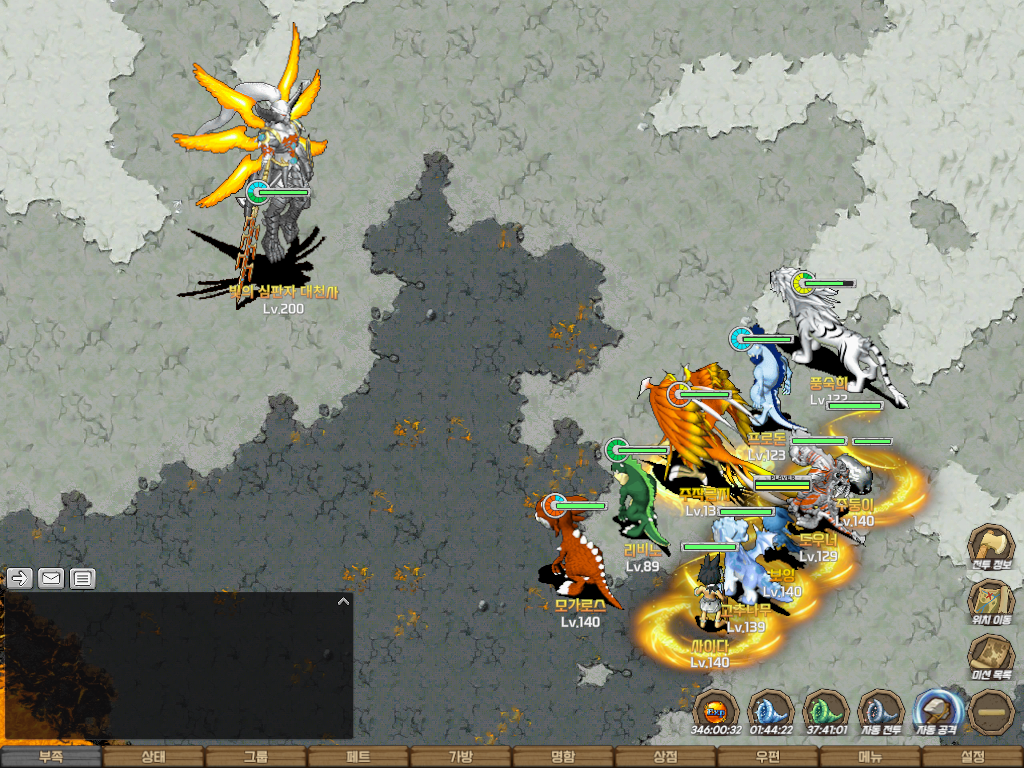Collapse the icon bar with minus button
Image resolution: width=1024 pixels, height=768 pixels.
[991, 711]
